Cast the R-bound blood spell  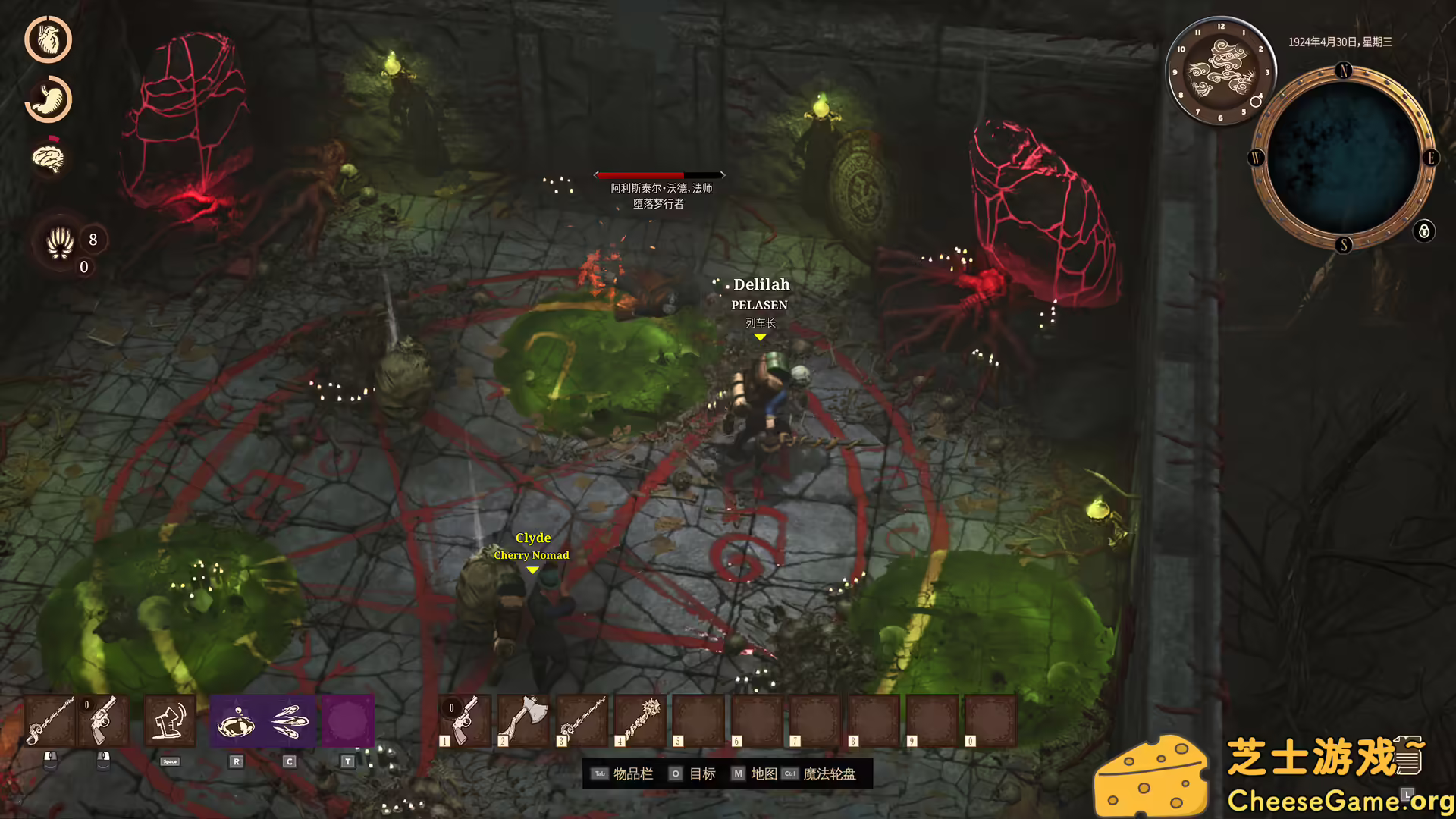tap(237, 720)
